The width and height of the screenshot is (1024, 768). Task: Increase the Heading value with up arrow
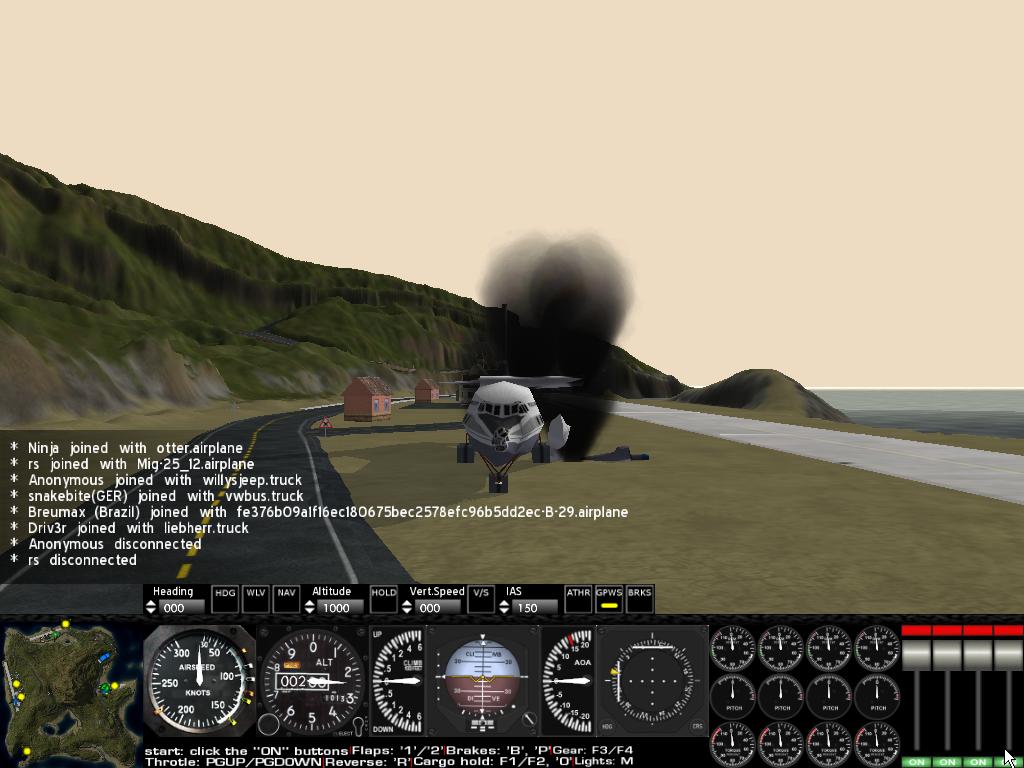point(151,603)
